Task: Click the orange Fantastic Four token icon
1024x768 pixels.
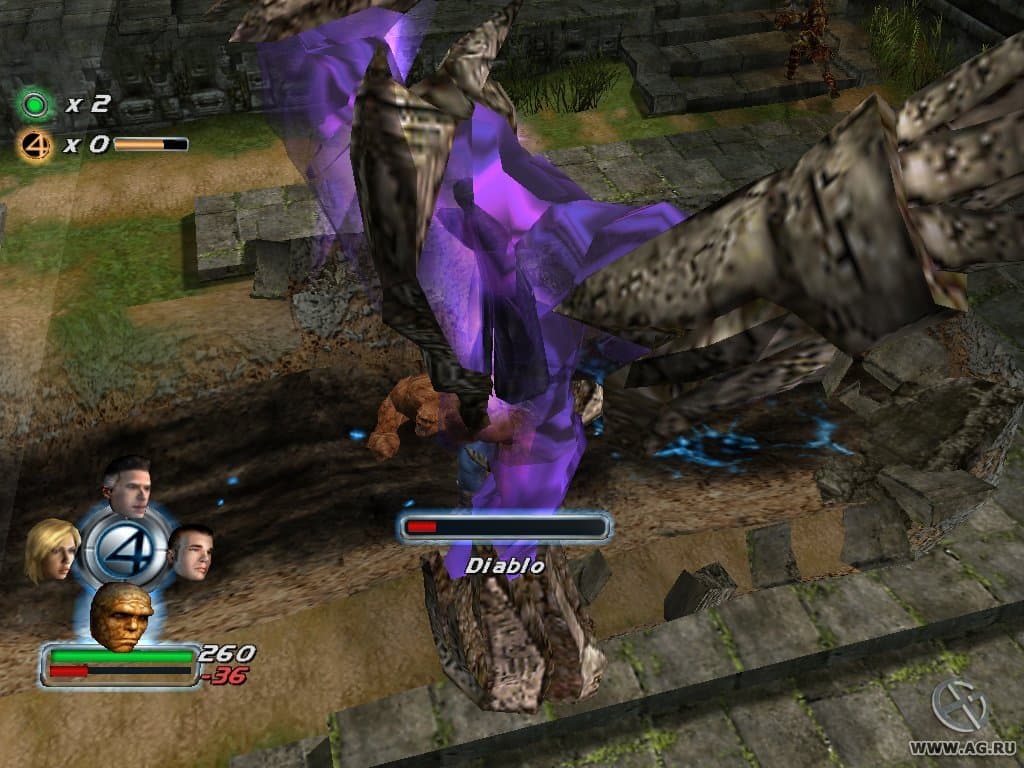Action: (36, 145)
